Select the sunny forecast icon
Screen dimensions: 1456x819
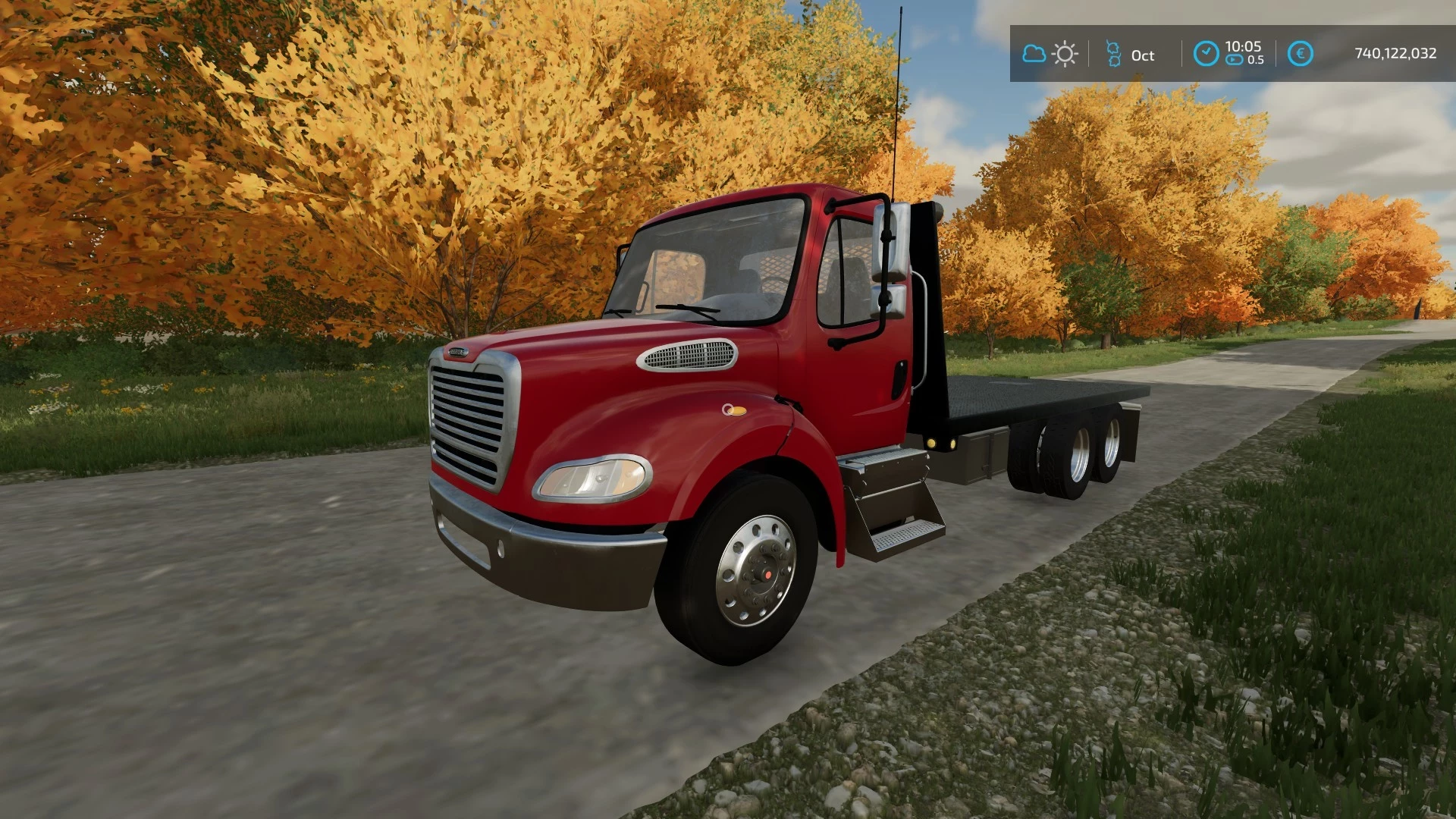1065,54
